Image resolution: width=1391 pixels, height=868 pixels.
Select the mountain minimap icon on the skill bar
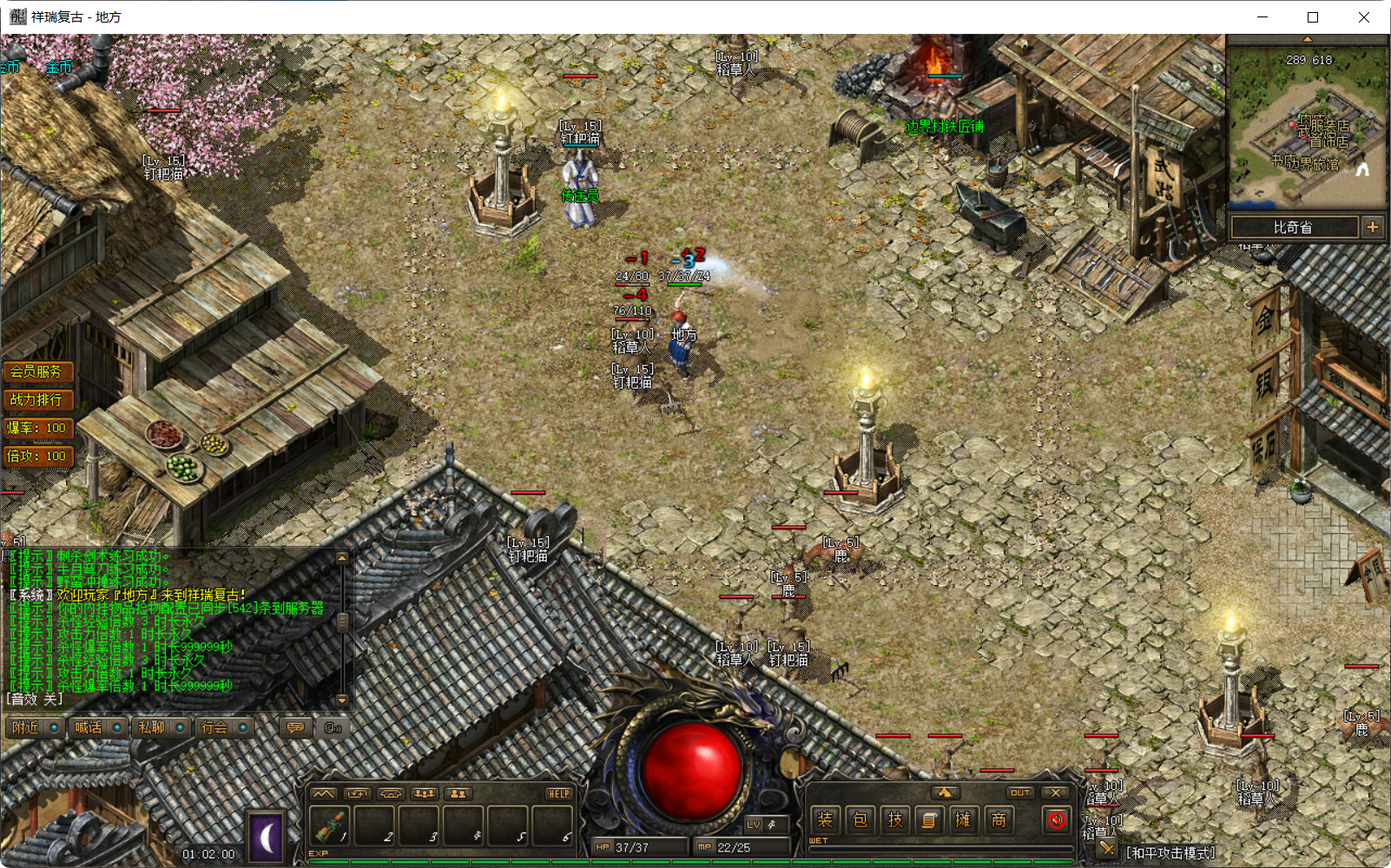(324, 793)
